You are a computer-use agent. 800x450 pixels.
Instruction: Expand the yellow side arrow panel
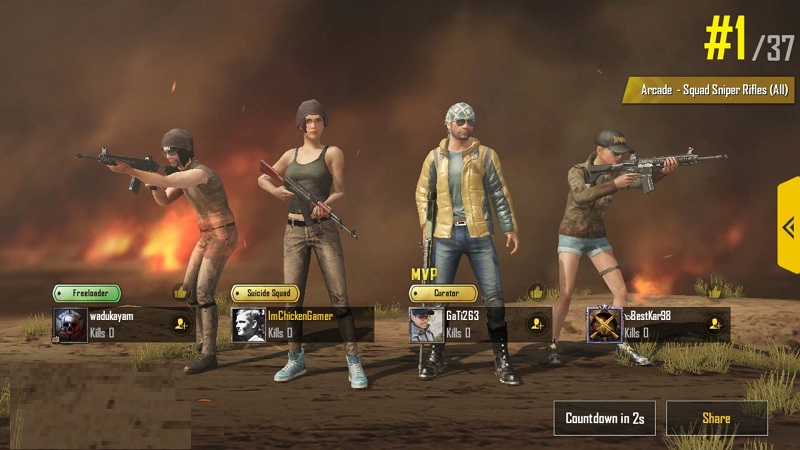click(788, 226)
